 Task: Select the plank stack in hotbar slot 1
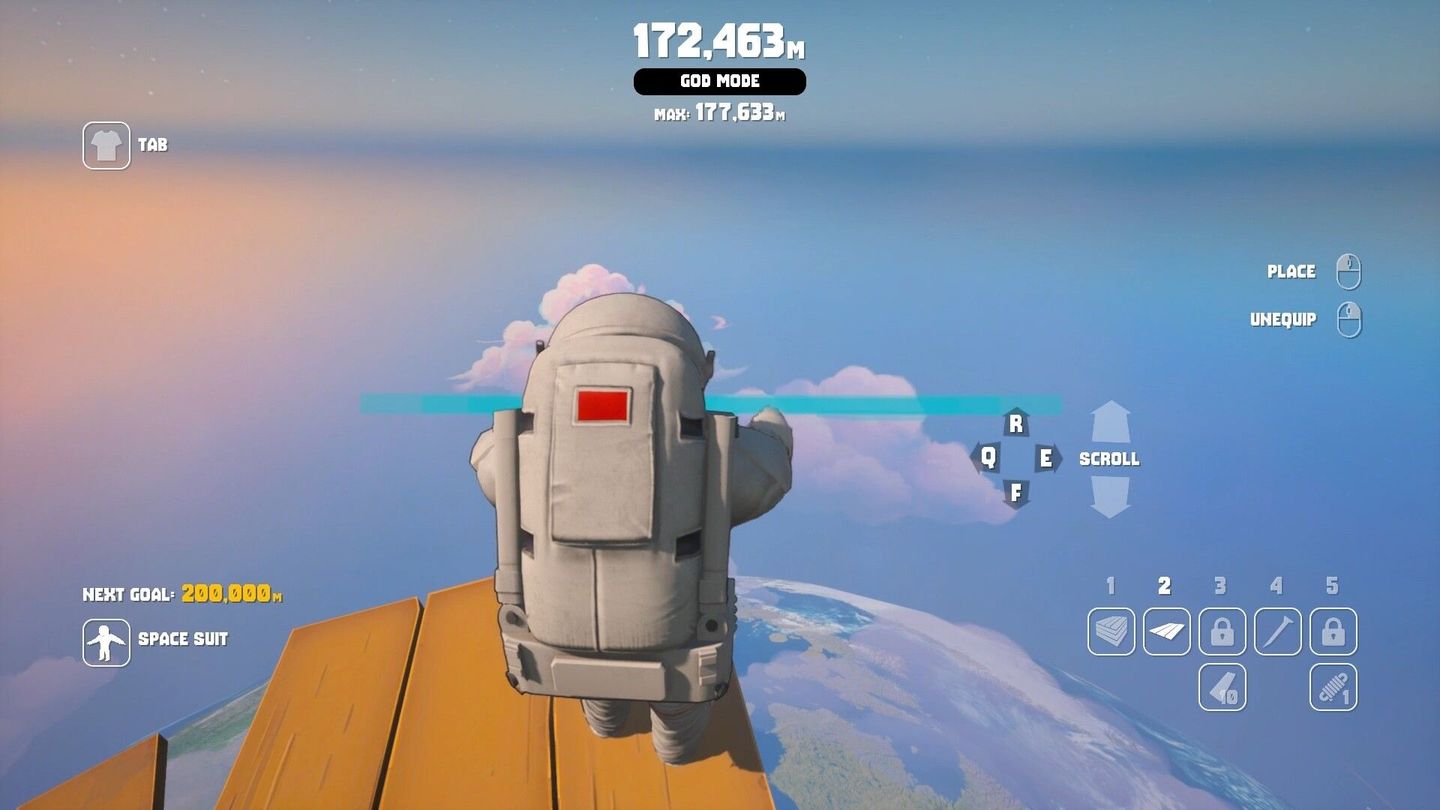1111,632
